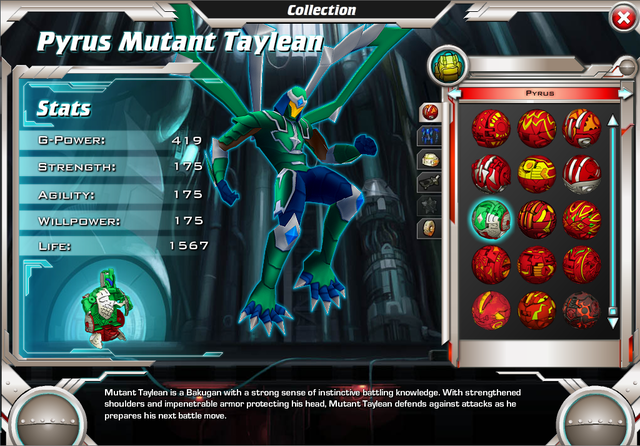
Task: Pick the red and silver bottom-half ball
Action: pyautogui.click(x=581, y=174)
